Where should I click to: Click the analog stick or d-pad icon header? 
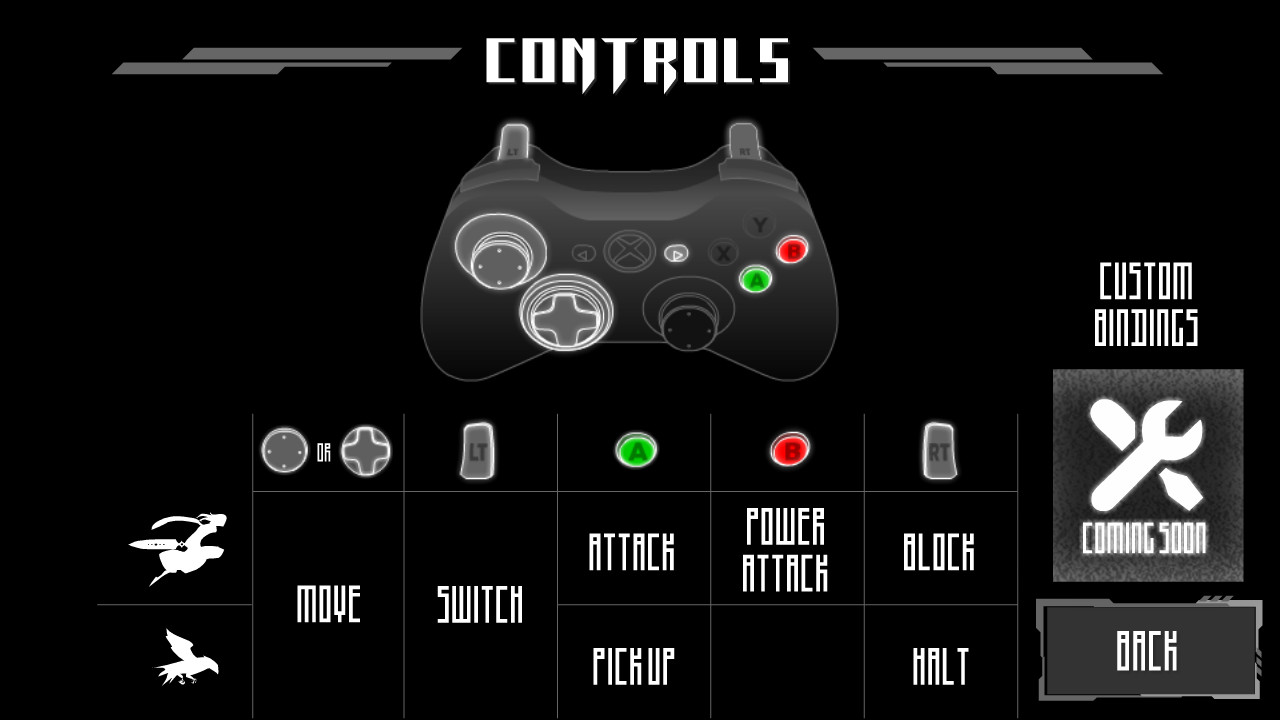(x=325, y=450)
